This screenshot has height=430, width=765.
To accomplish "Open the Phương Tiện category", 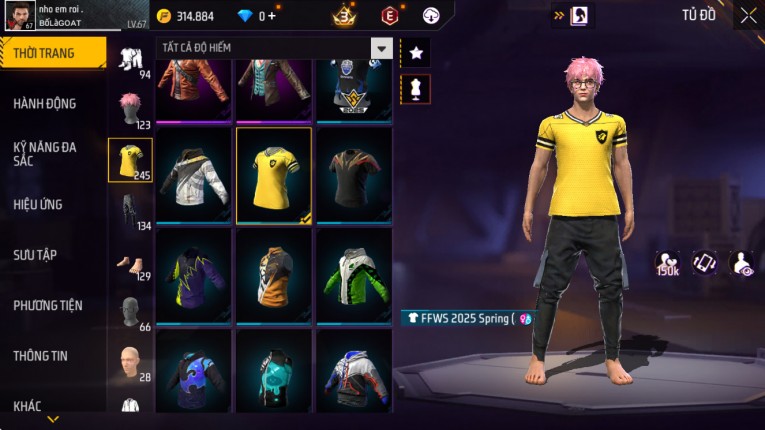I will click(48, 305).
